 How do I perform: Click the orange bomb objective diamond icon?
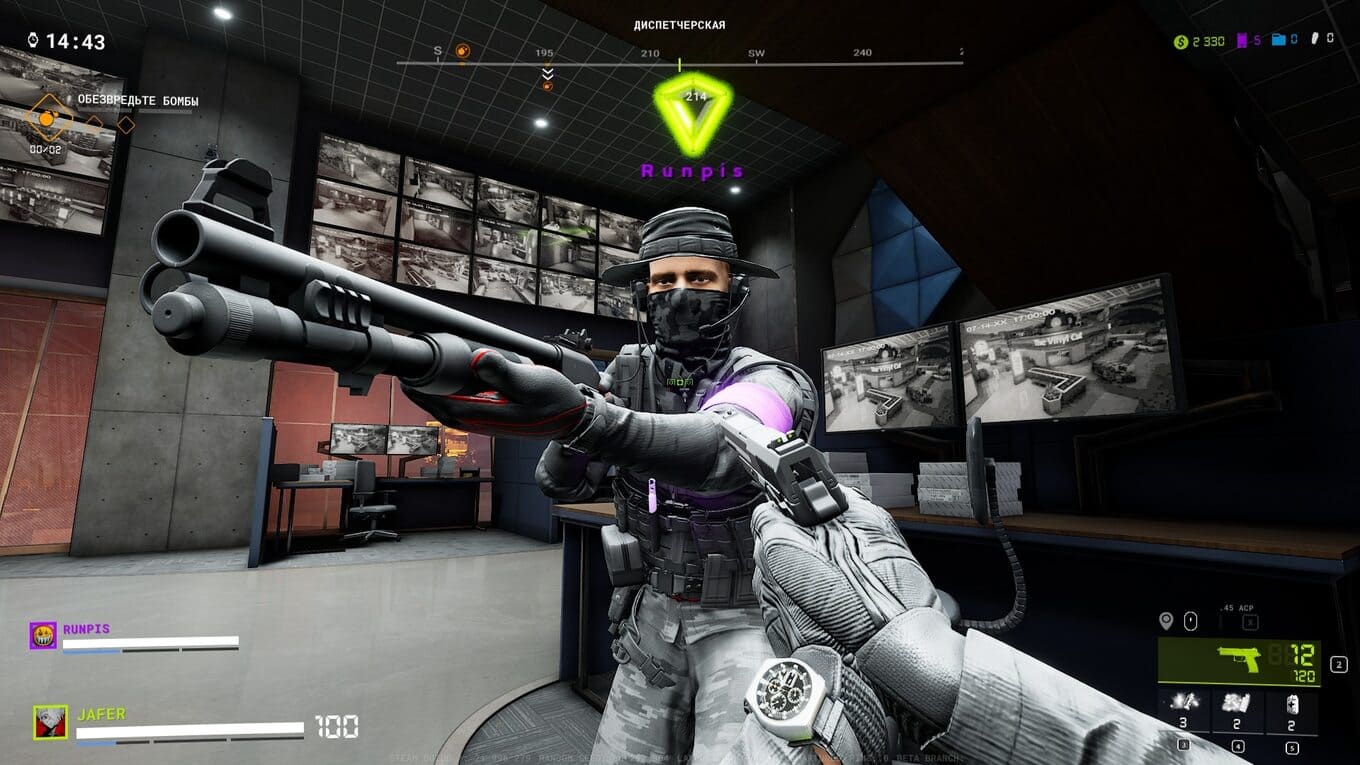(x=46, y=119)
